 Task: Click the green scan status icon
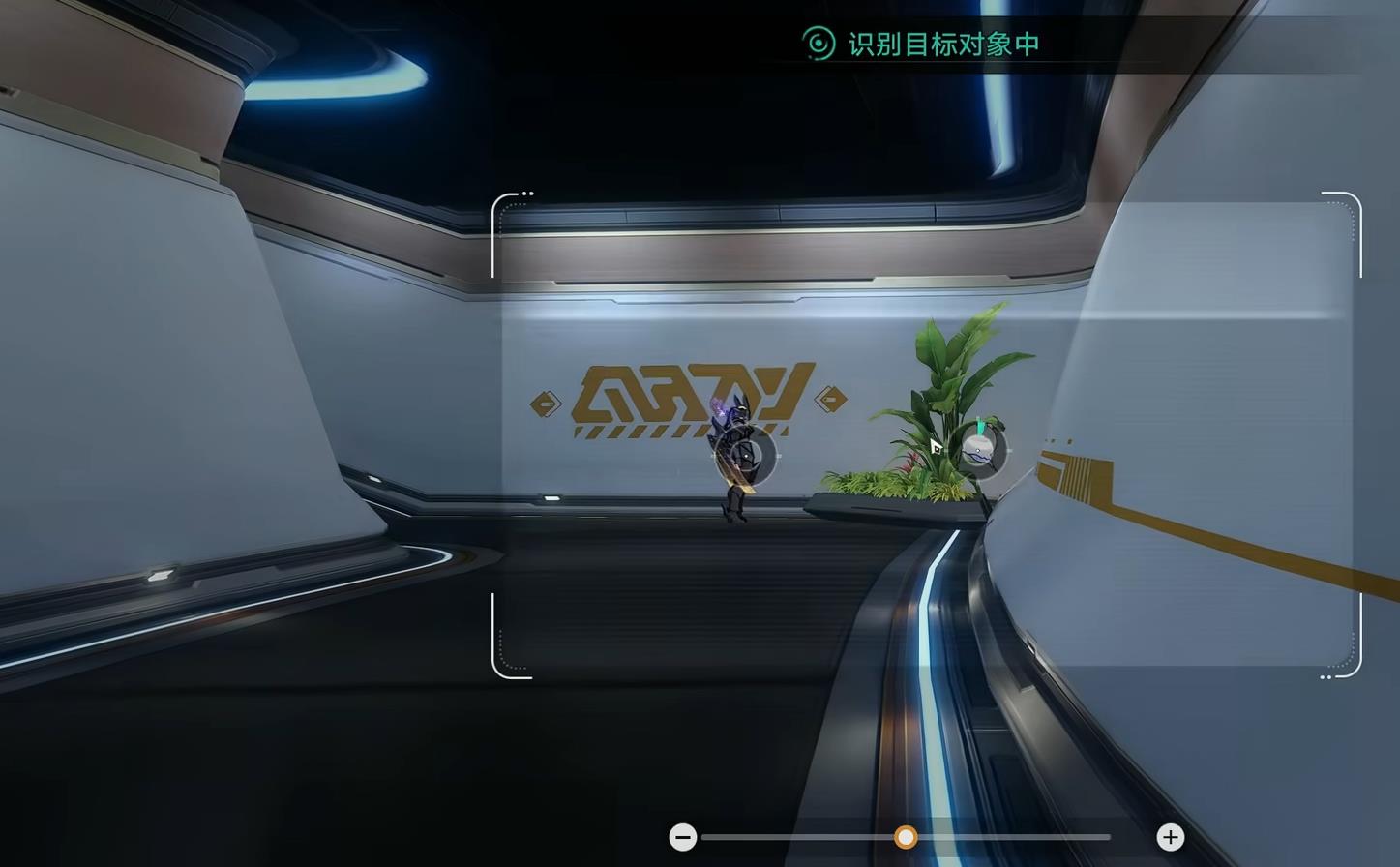[819, 44]
